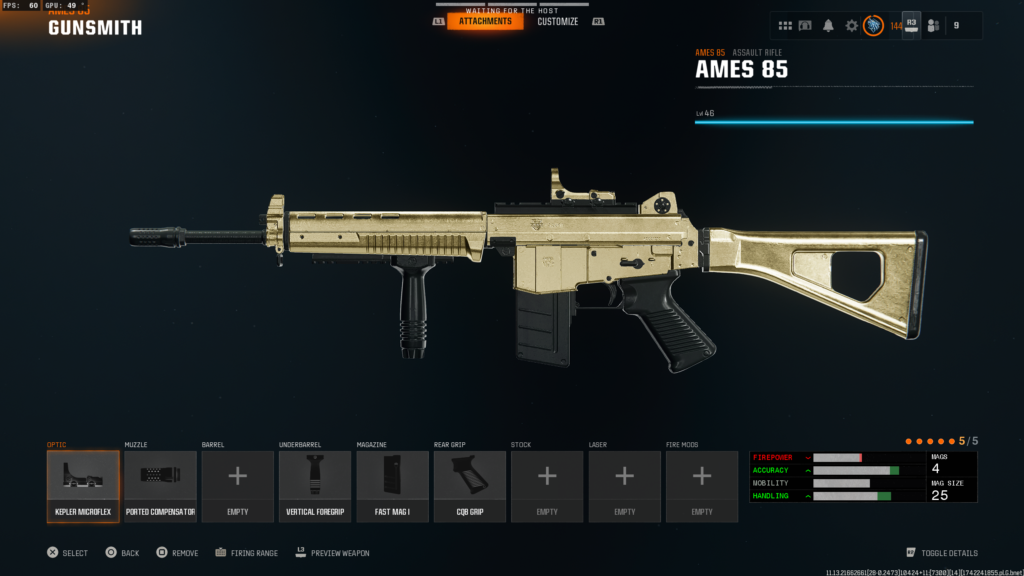
Task: Open settings with the gear icon
Action: coord(852,26)
